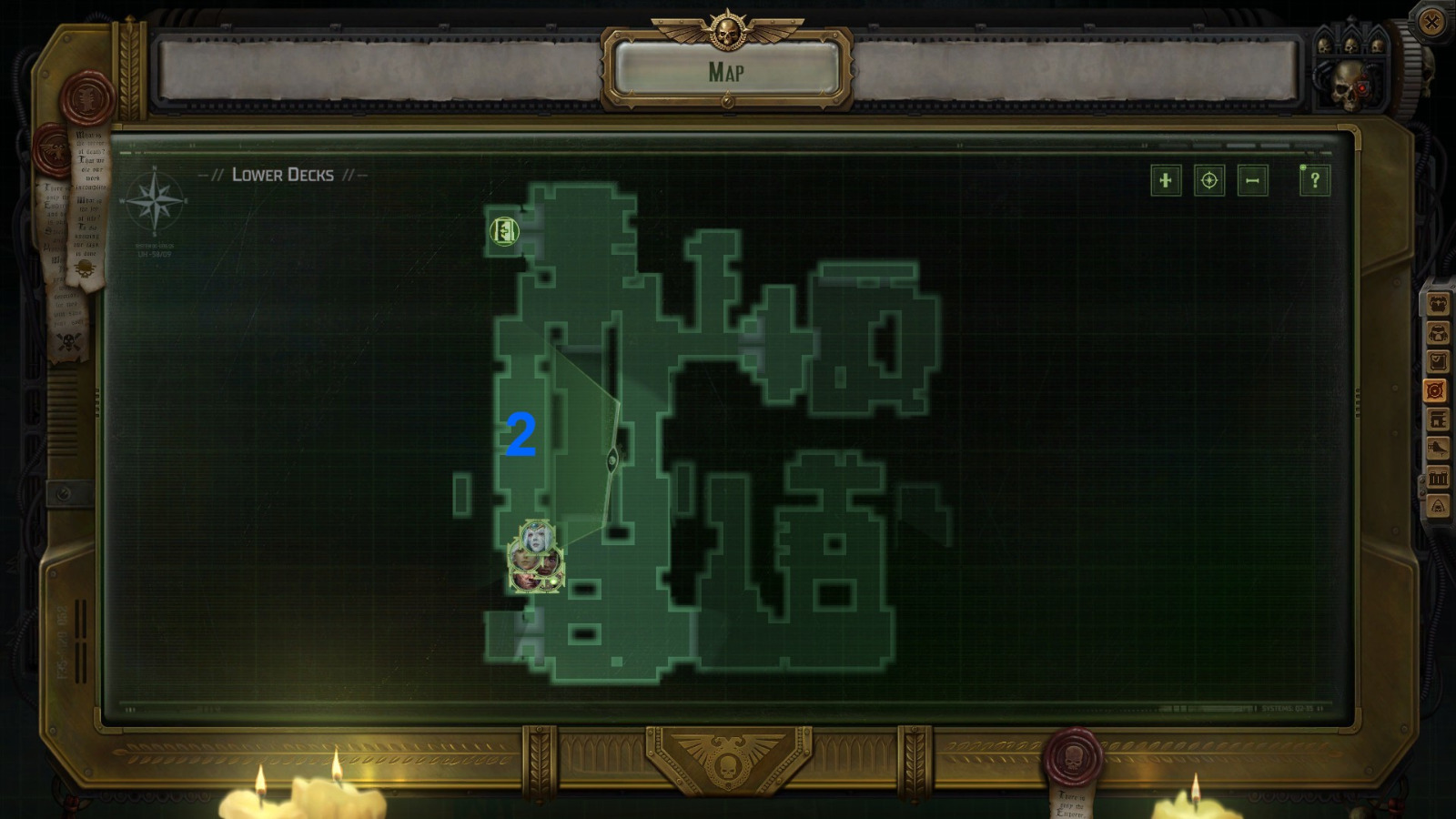Click the blue objective marker 2 on the map
This screenshot has height=819, width=1456.
(521, 433)
